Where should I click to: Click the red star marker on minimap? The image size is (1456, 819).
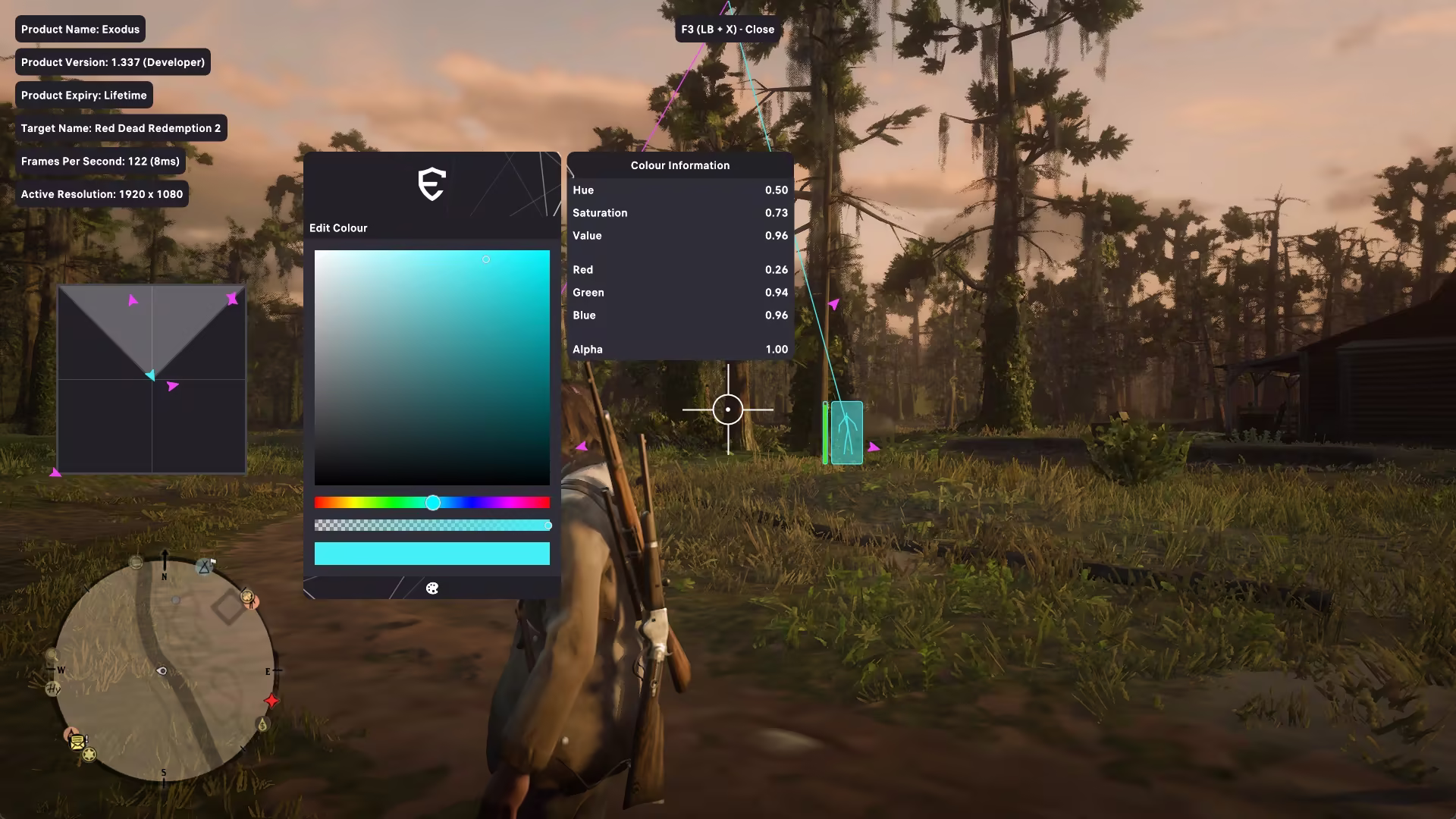click(271, 701)
